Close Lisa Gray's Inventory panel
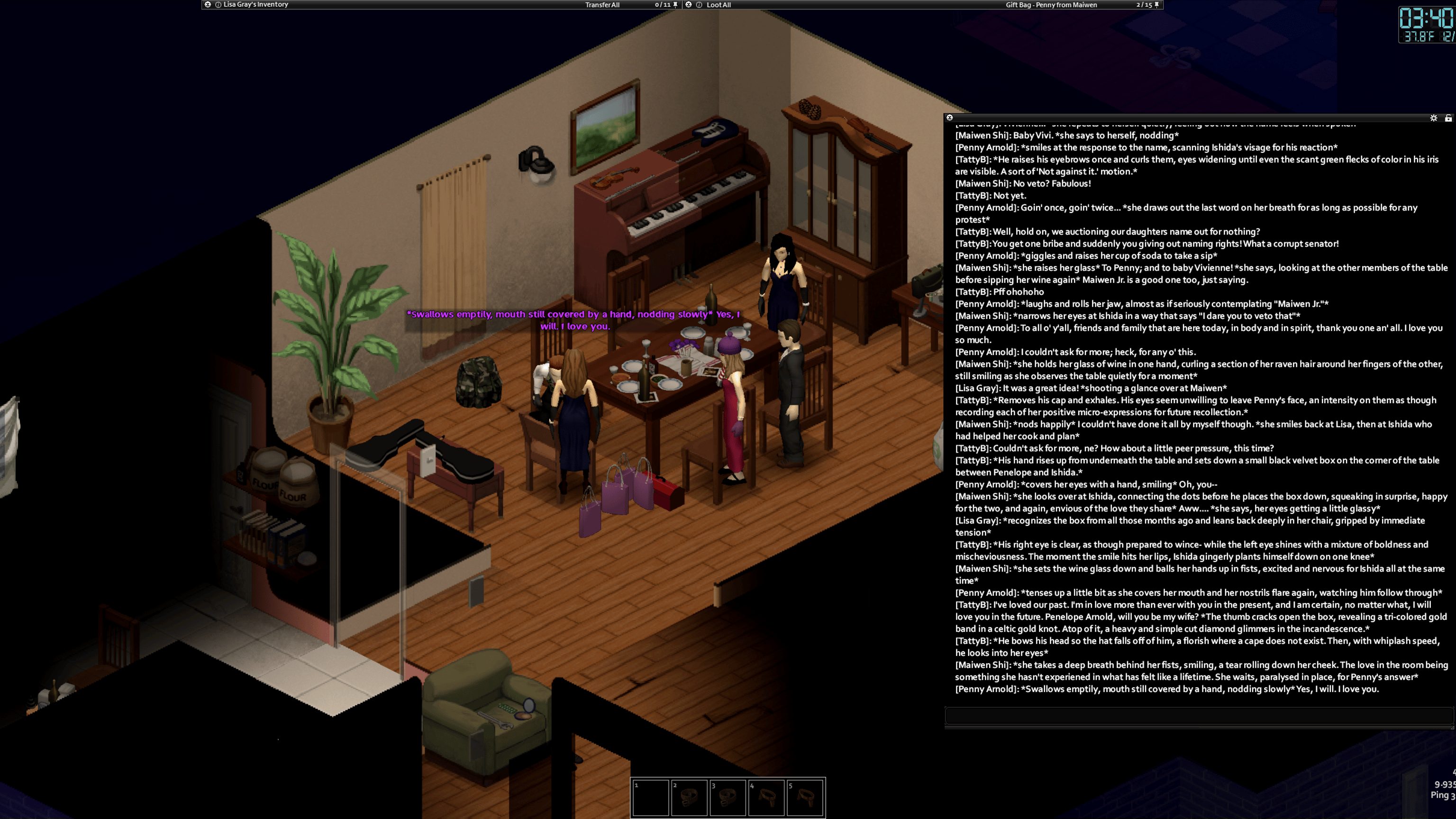The width and height of the screenshot is (1456, 819). (x=208, y=5)
